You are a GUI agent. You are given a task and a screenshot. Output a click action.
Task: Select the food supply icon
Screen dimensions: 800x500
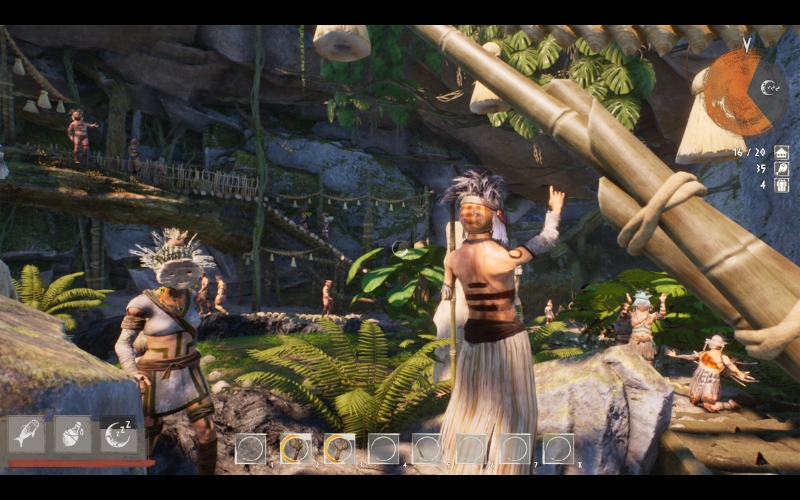781,168
